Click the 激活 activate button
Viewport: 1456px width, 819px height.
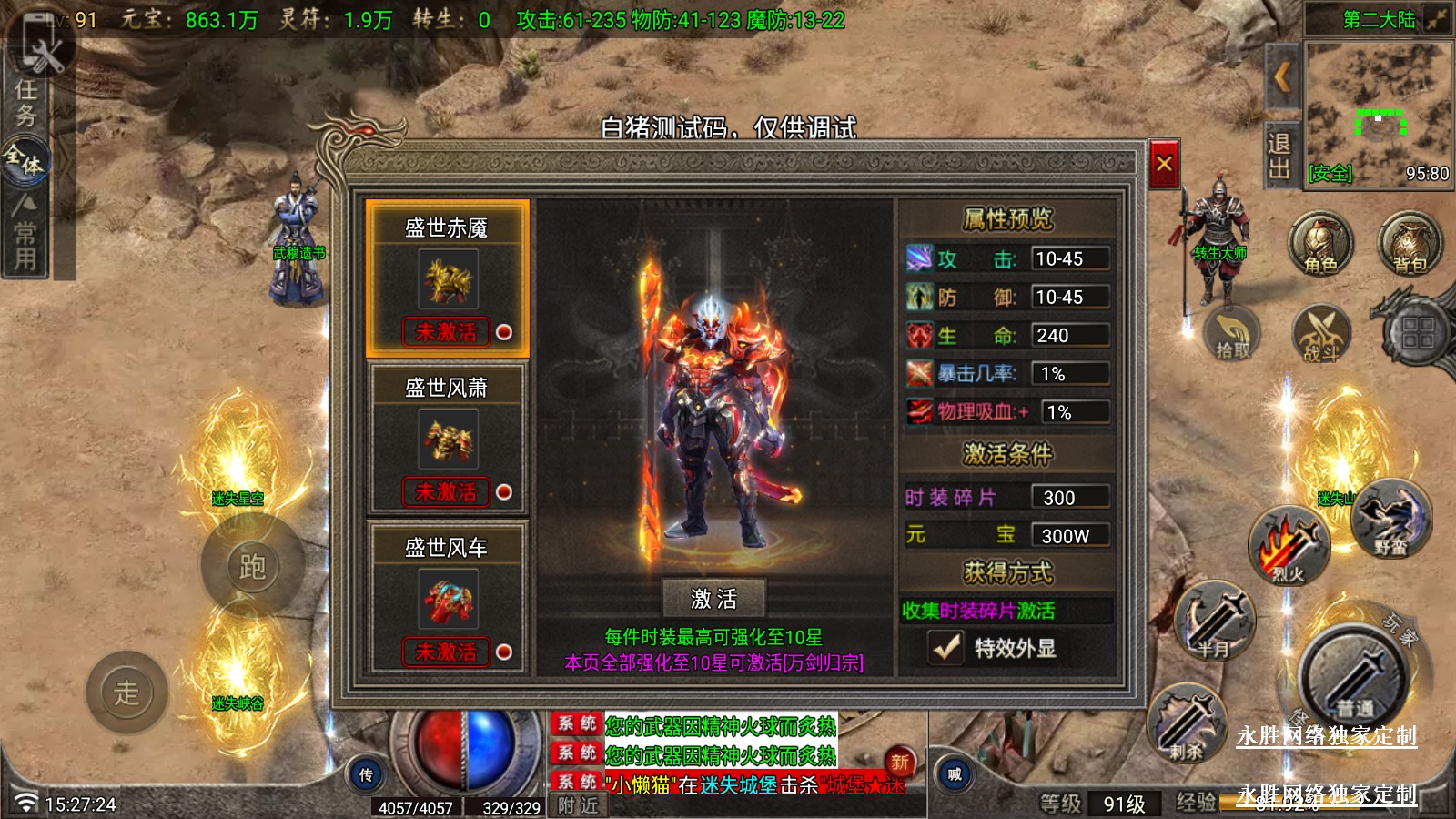(713, 599)
